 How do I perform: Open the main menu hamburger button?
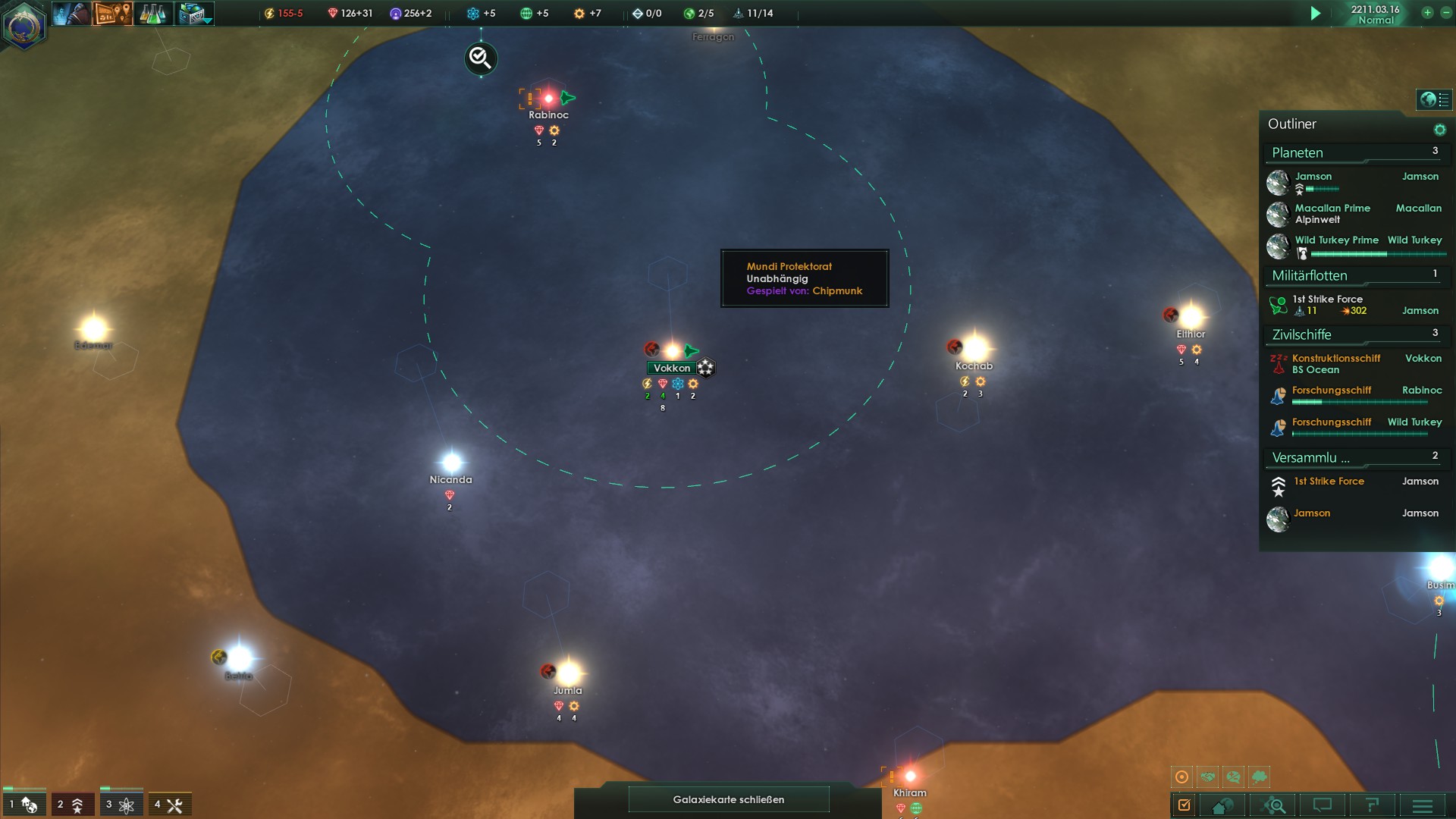1423,805
